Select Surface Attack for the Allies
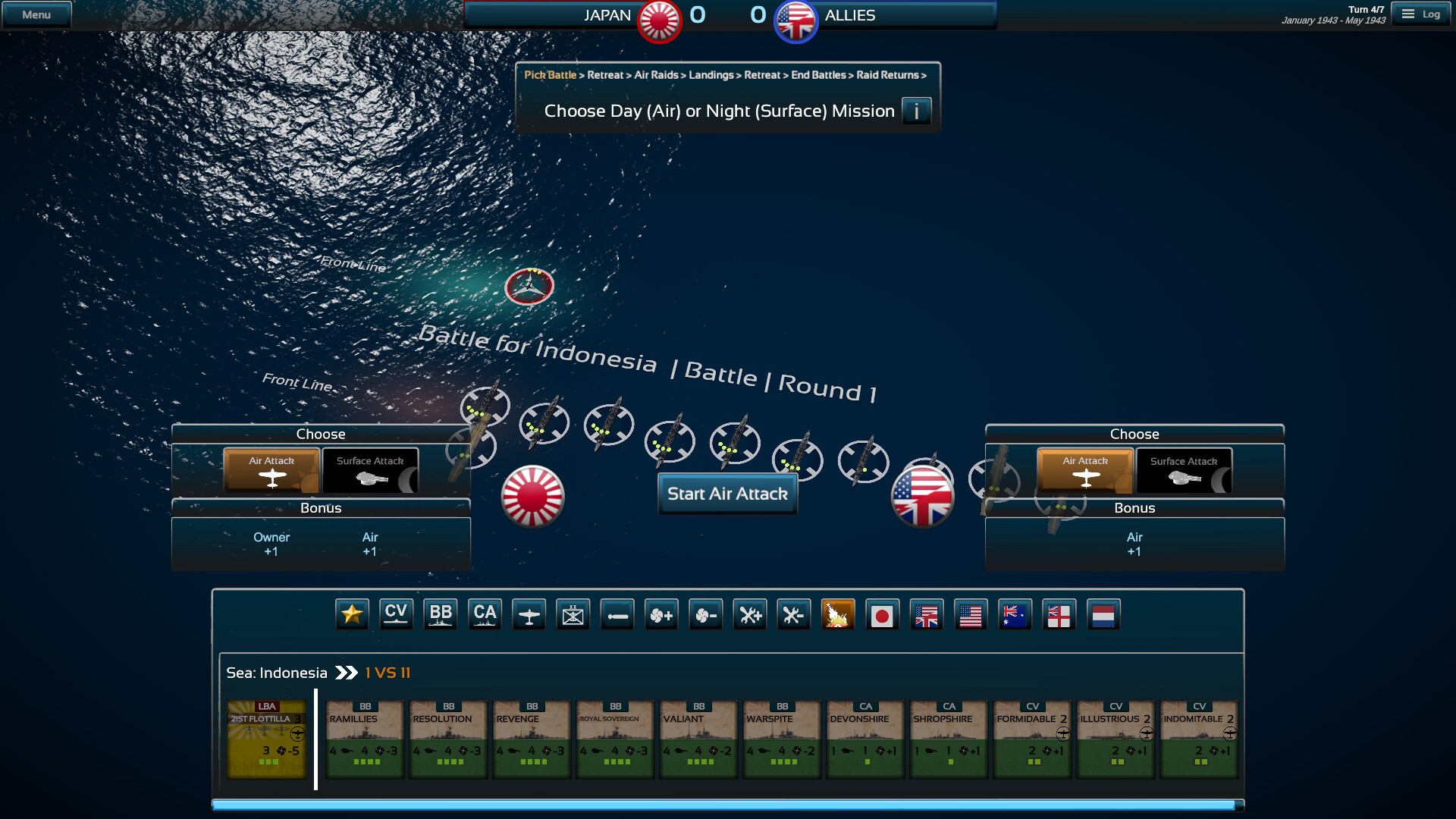 coord(1184,470)
